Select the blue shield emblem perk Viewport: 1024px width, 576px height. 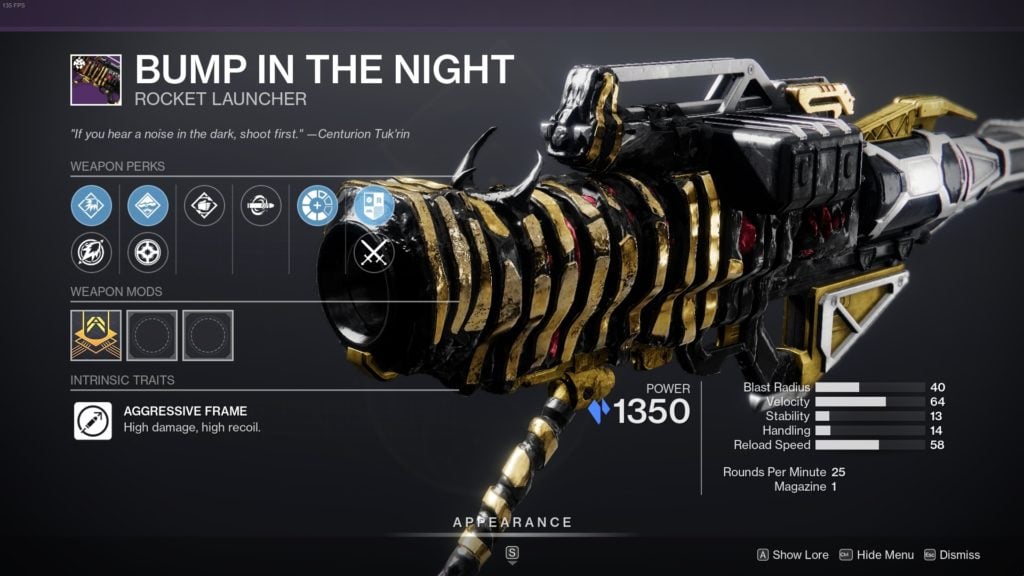(374, 205)
